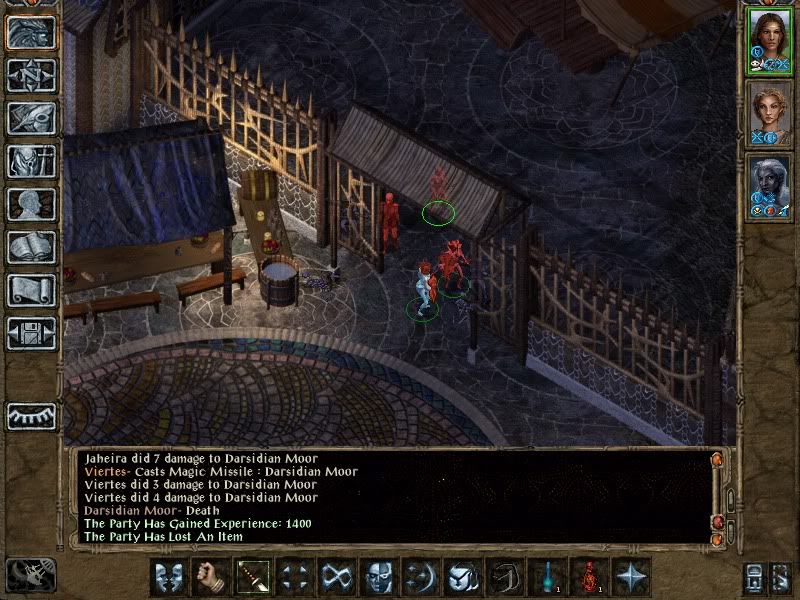Use the red potion quick item

tap(589, 577)
